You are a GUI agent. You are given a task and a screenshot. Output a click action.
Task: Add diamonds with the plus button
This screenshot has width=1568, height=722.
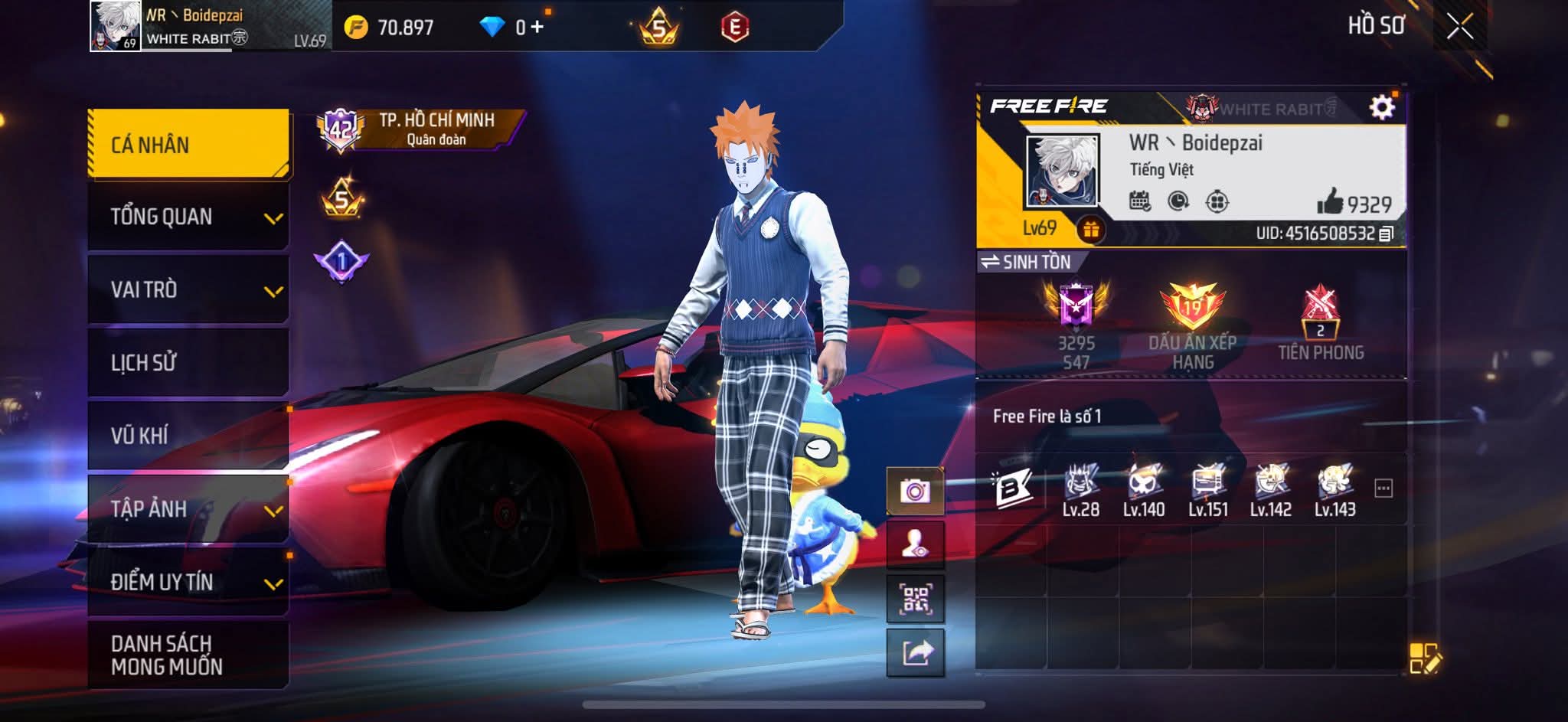537,28
